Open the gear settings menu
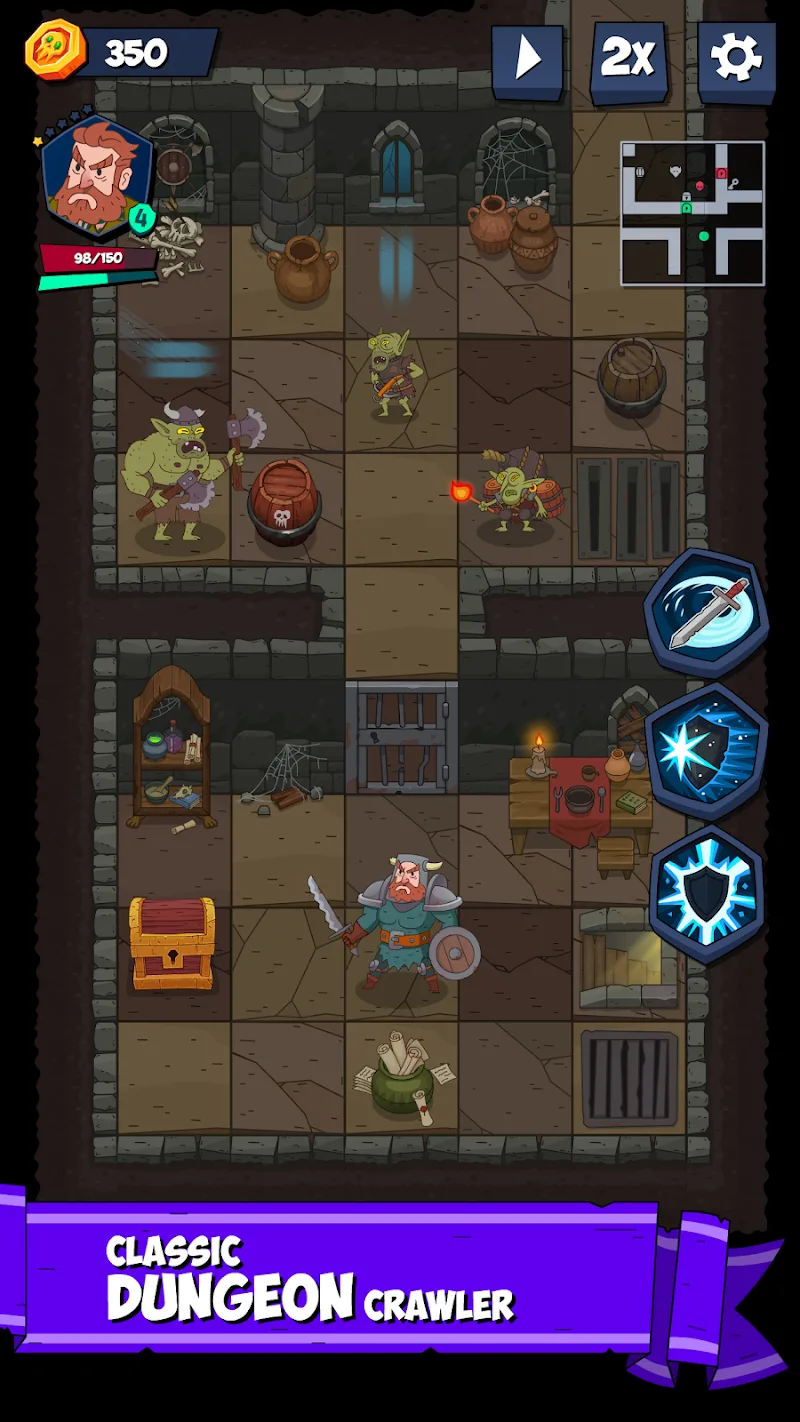This screenshot has width=800, height=1422. pos(736,60)
